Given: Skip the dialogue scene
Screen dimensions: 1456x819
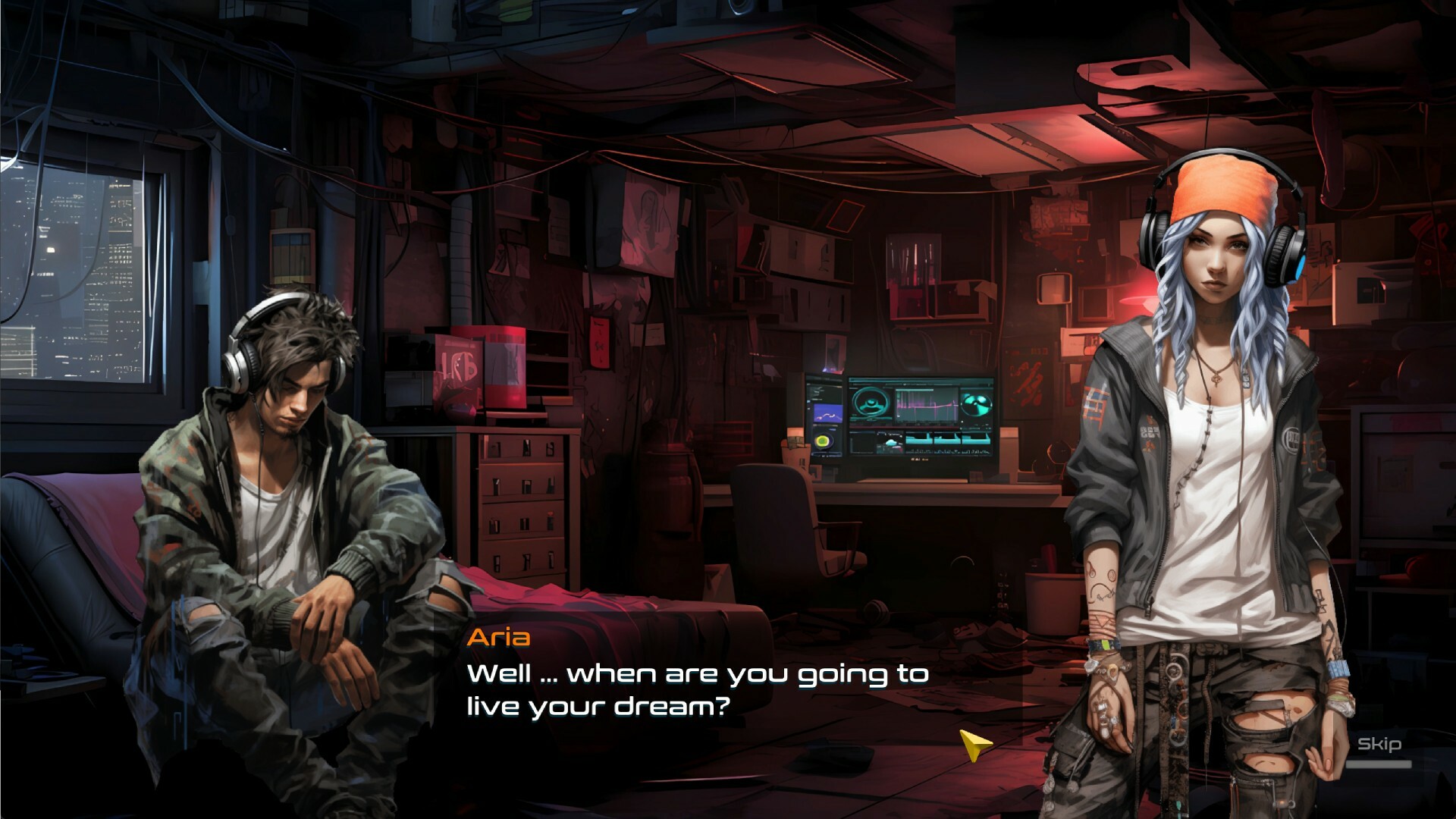Looking at the screenshot, I should click(x=1379, y=745).
